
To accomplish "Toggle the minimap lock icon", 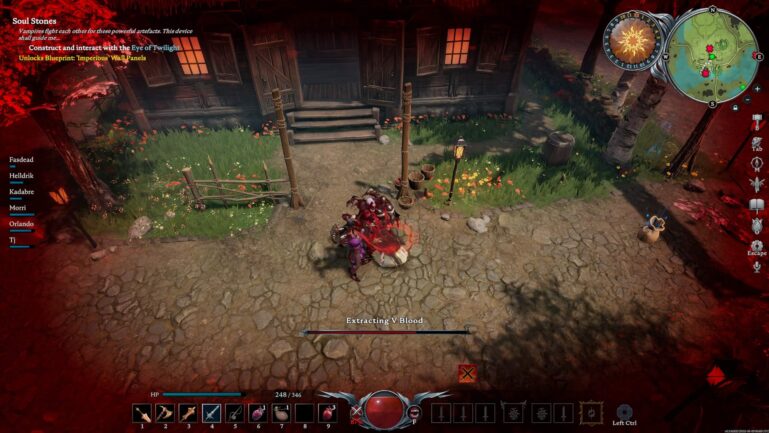I will tap(736, 106).
